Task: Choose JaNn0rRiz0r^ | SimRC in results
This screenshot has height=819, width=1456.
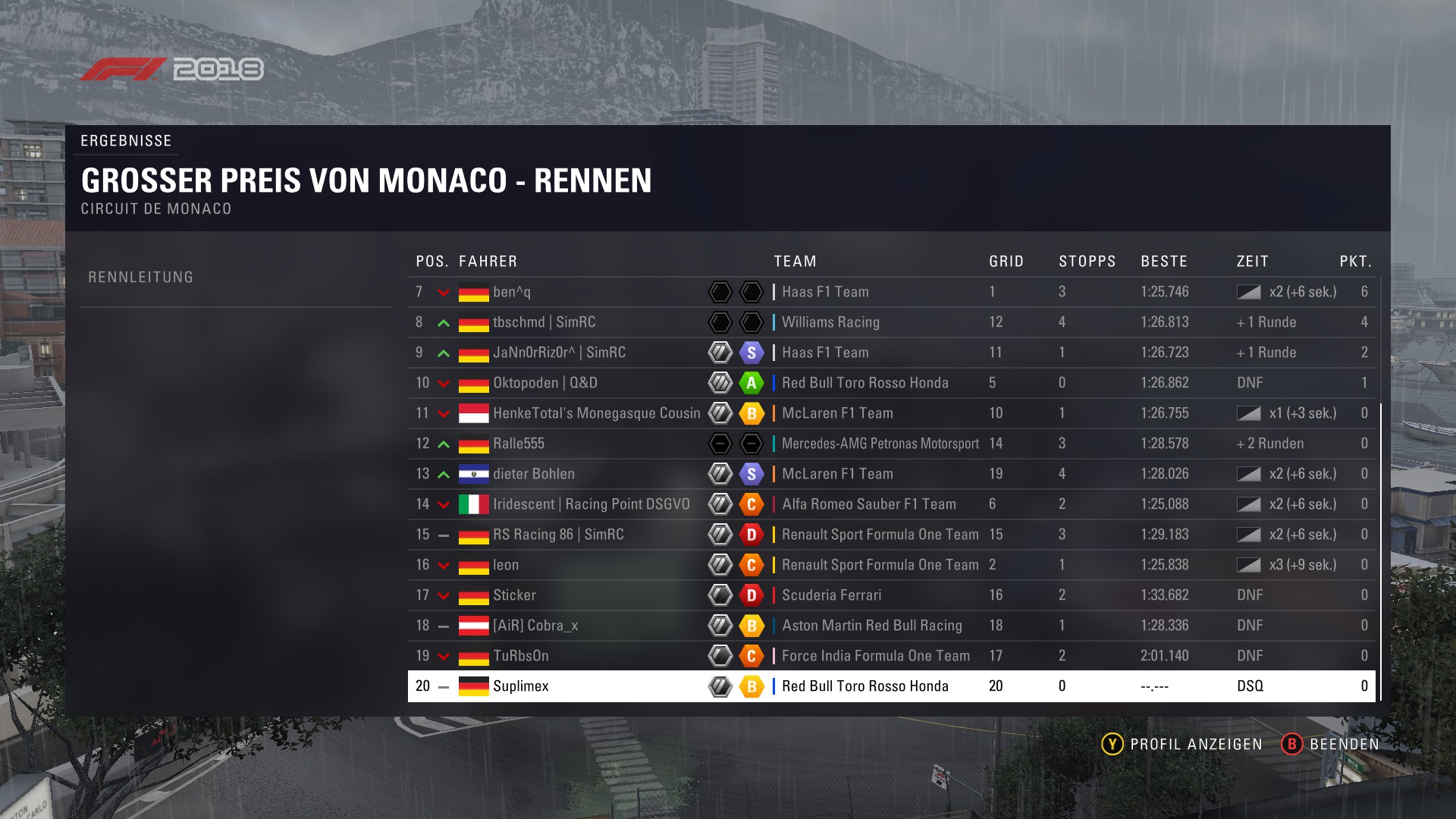Action: (x=559, y=353)
